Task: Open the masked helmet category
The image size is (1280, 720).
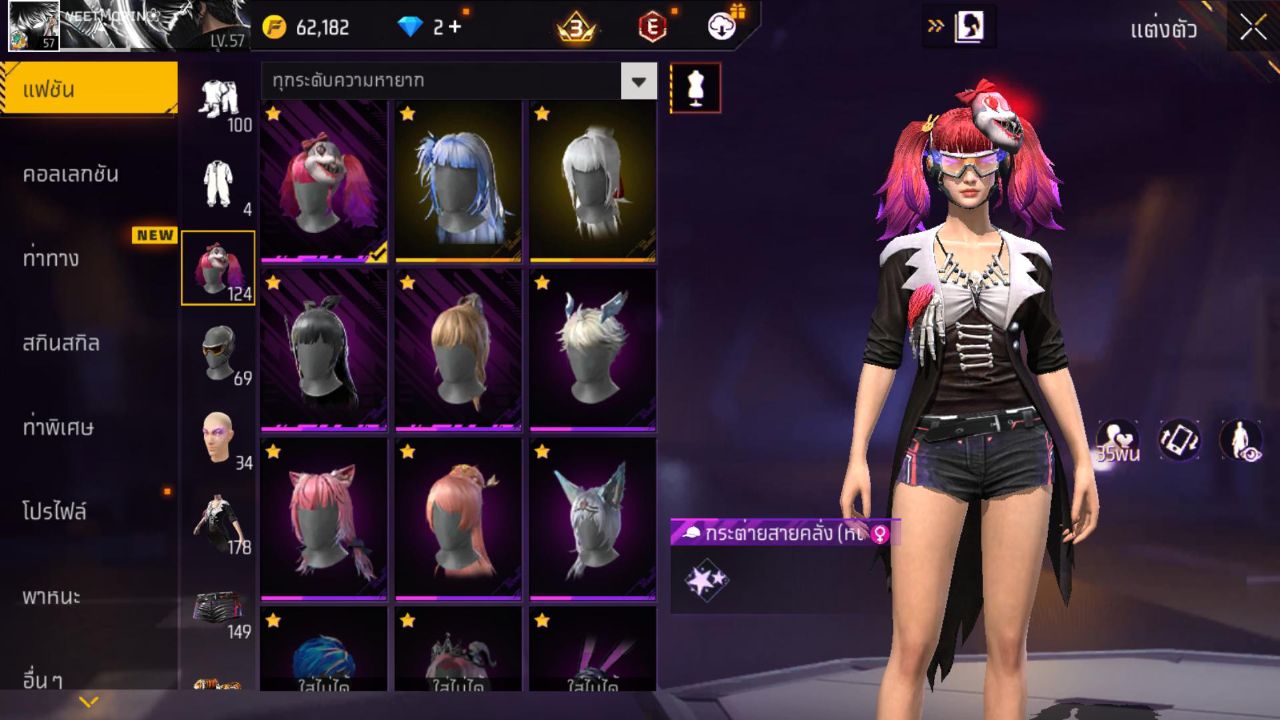Action: coord(218,354)
